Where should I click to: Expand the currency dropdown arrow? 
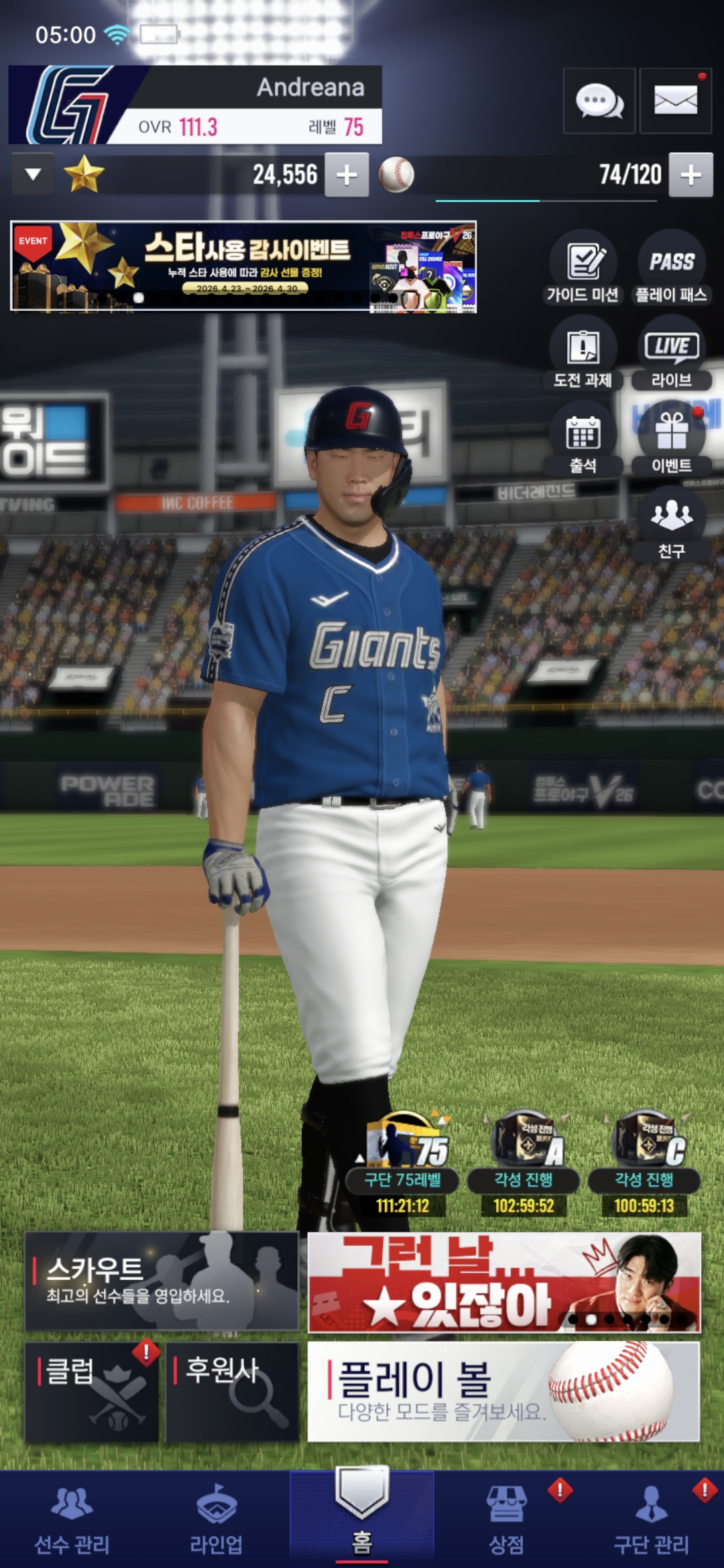[33, 175]
